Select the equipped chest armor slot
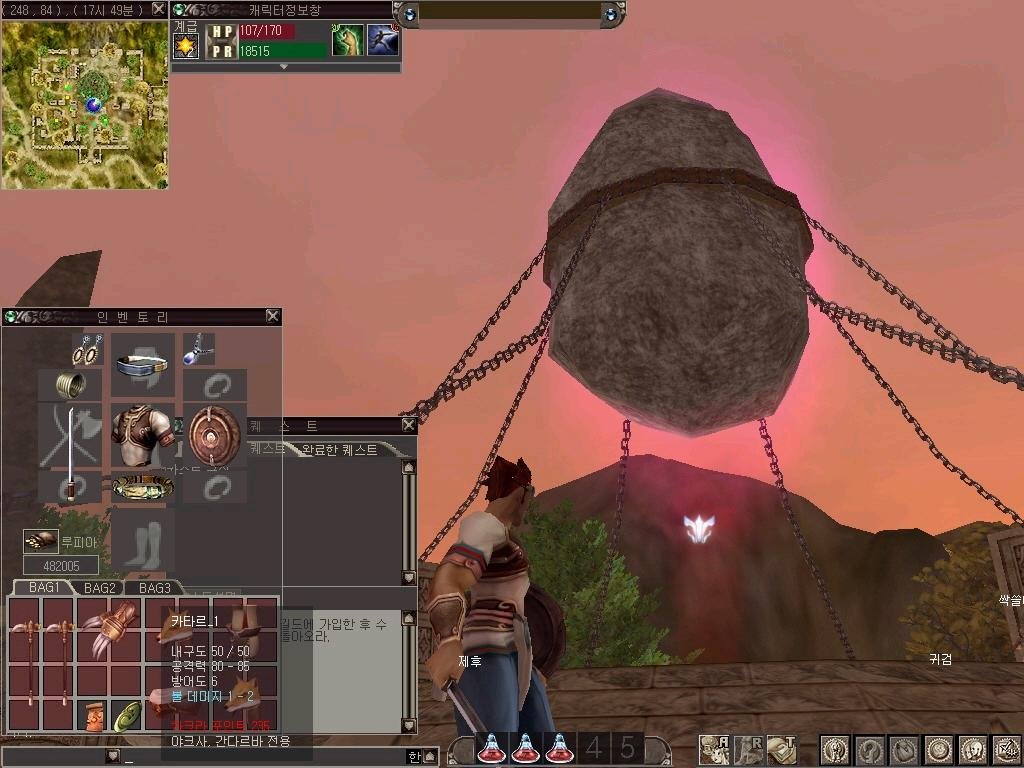This screenshot has height=768, width=1024. pos(142,434)
